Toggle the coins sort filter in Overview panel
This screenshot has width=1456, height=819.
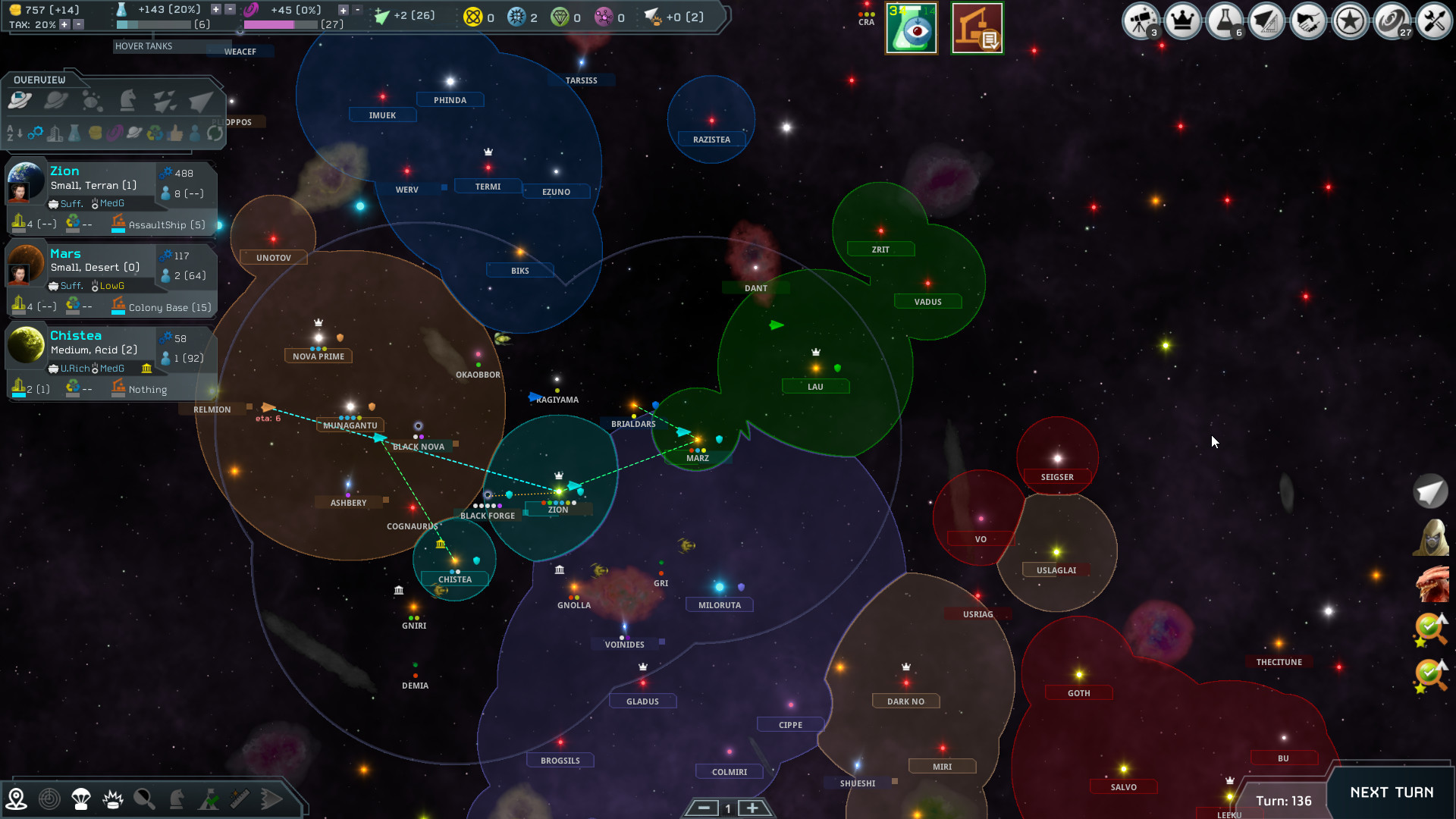pyautogui.click(x=96, y=134)
